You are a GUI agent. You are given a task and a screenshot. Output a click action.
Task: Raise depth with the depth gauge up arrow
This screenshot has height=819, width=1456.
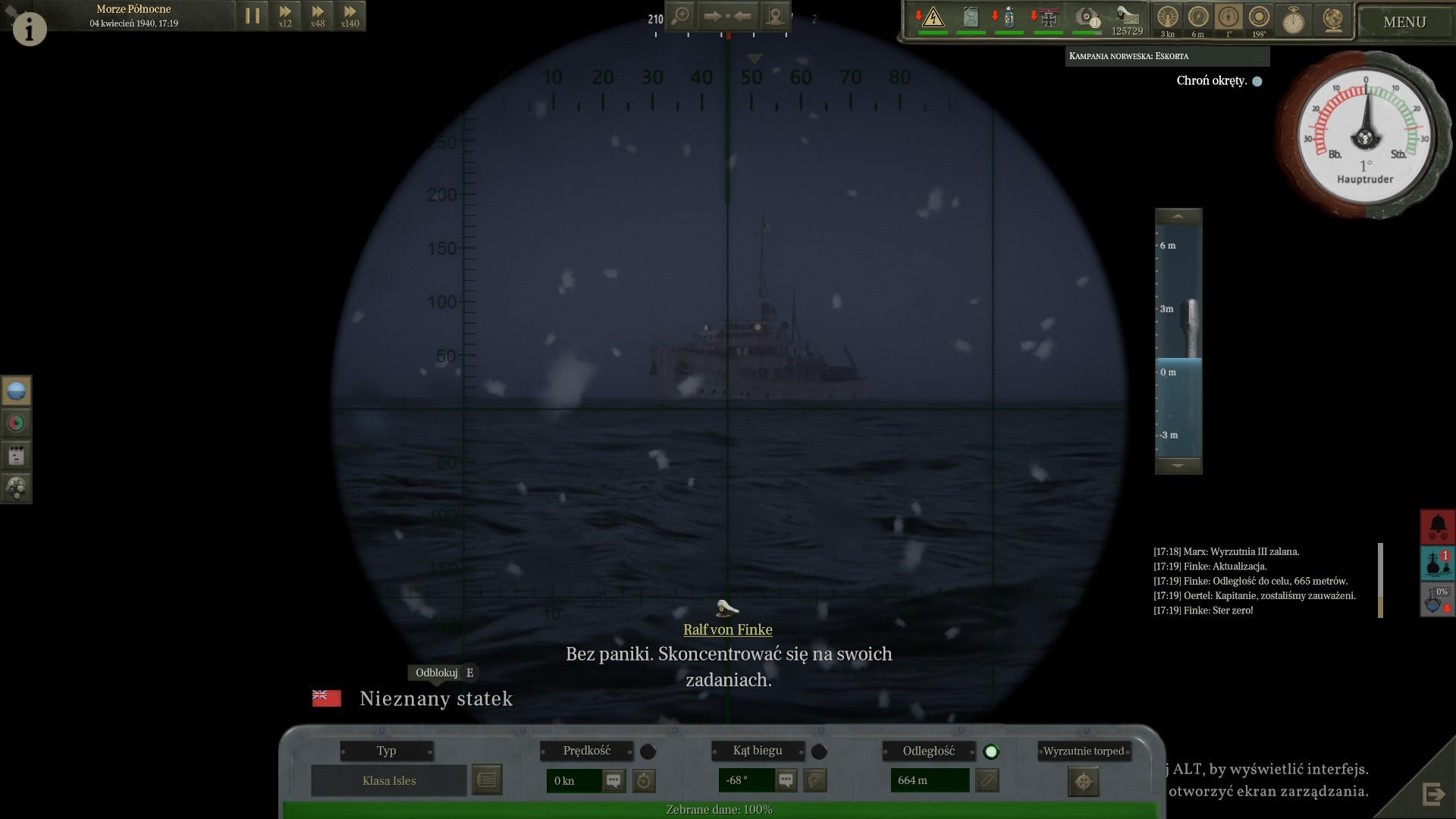point(1178,217)
